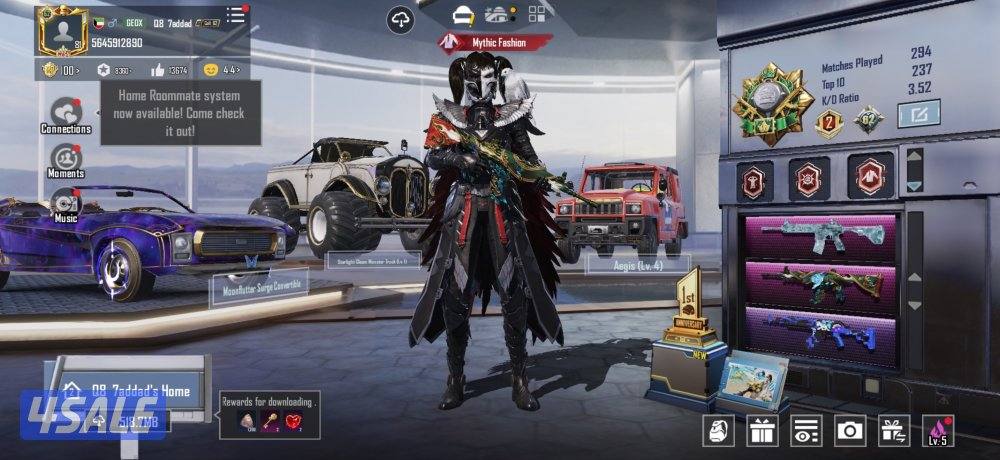This screenshot has height=460, width=1000.
Task: Select the Mythic Fashion banner
Action: click(495, 42)
